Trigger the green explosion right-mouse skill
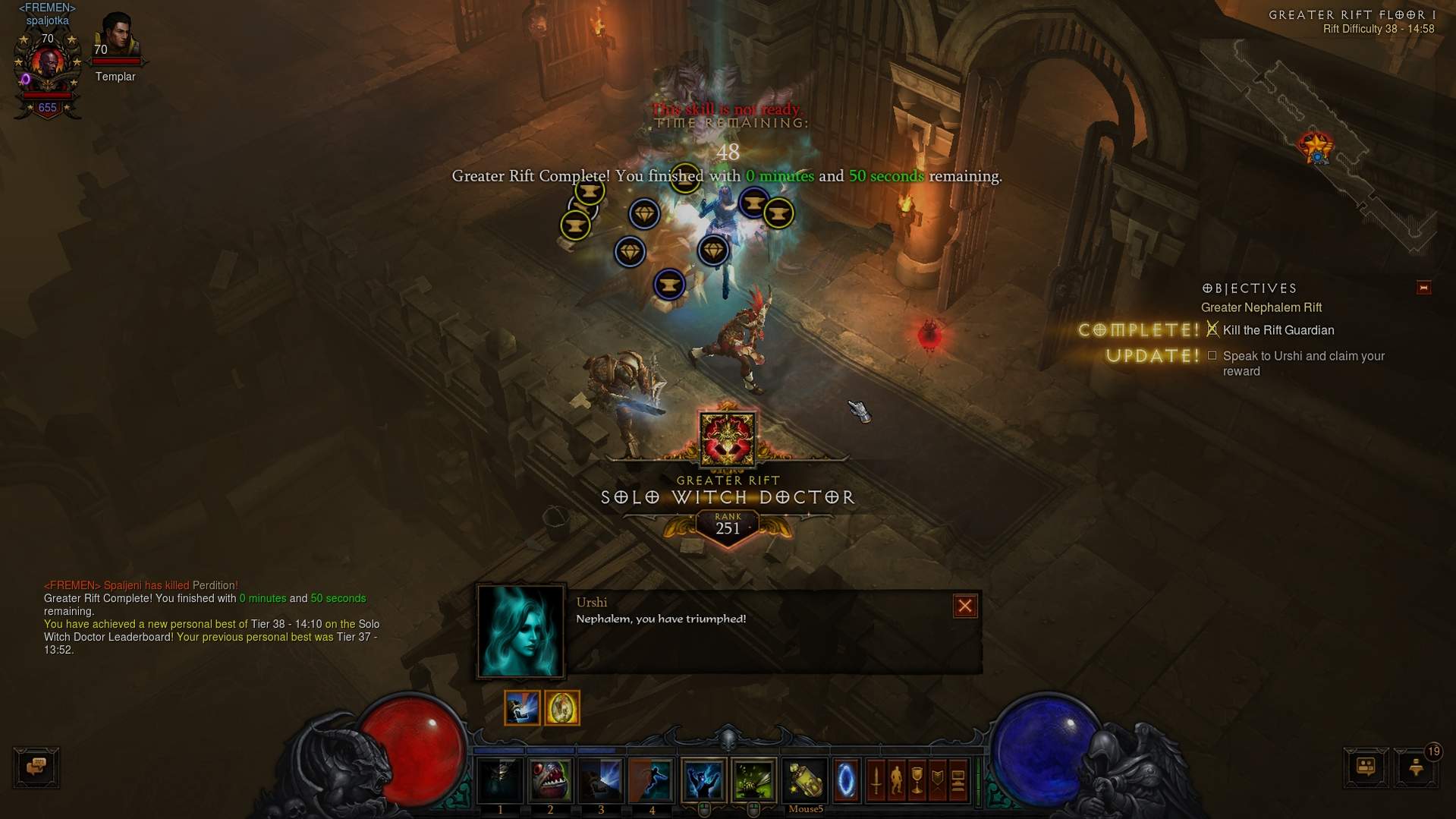Image resolution: width=1456 pixels, height=819 pixels. (x=753, y=780)
